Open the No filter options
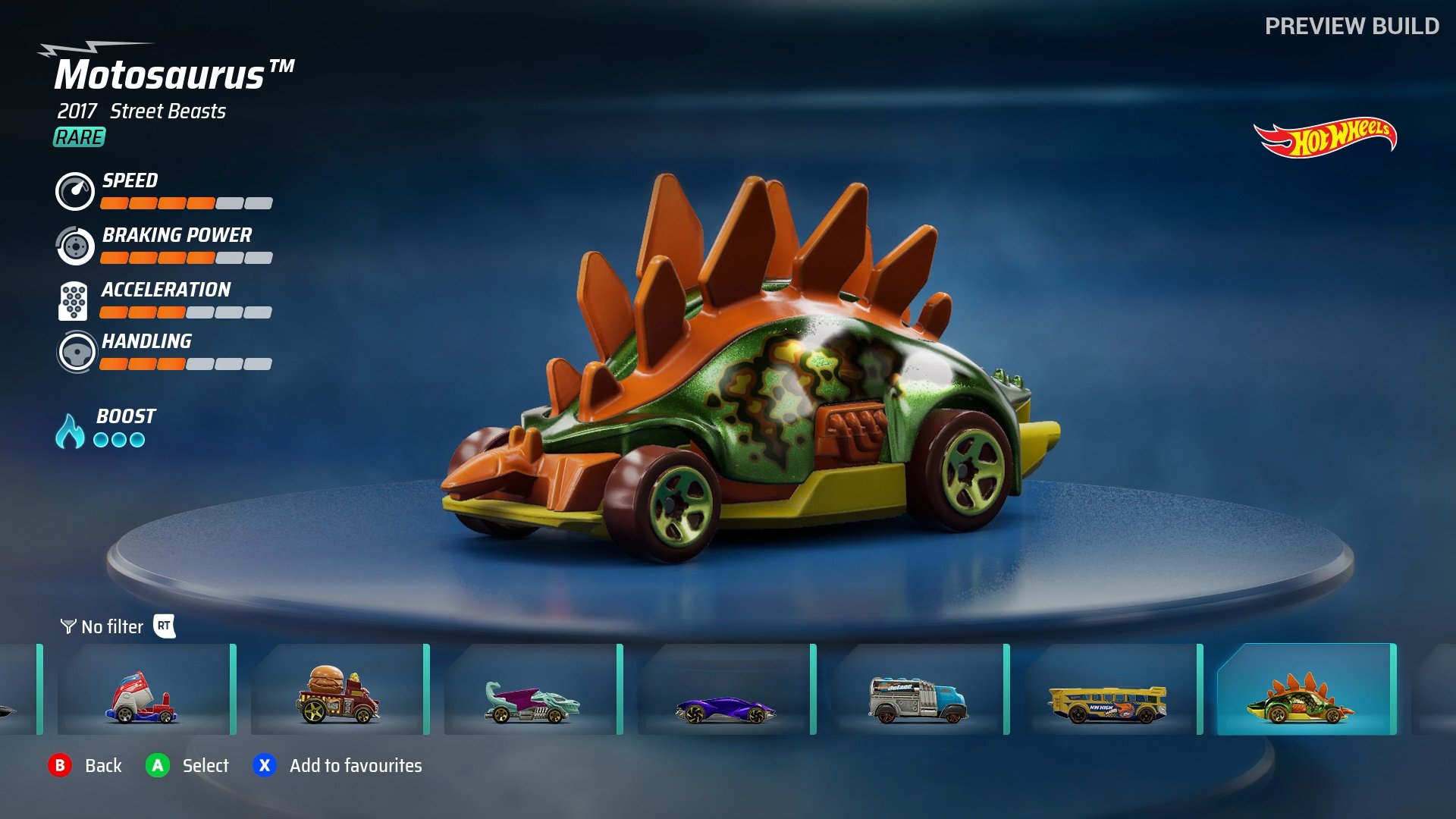1456x819 pixels. click(x=112, y=626)
